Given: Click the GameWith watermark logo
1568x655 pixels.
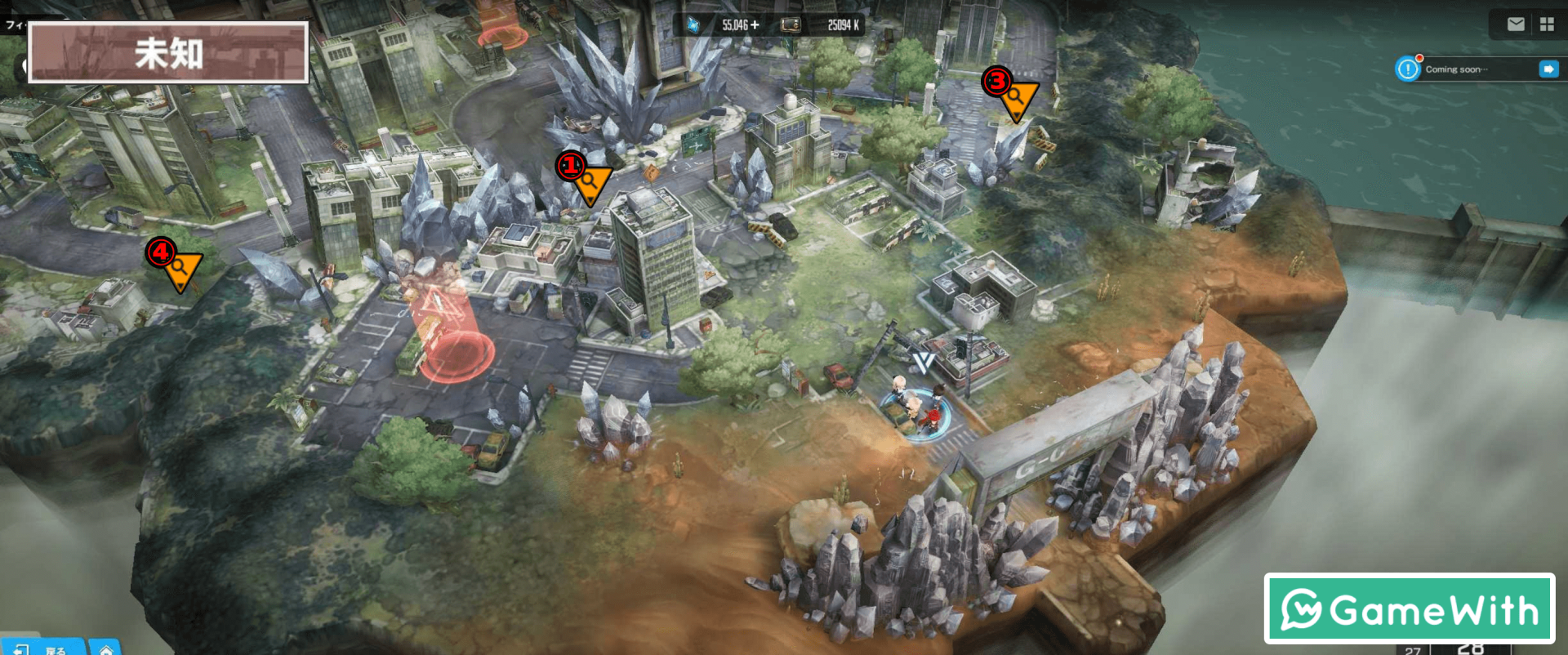Looking at the screenshot, I should point(1410,609).
